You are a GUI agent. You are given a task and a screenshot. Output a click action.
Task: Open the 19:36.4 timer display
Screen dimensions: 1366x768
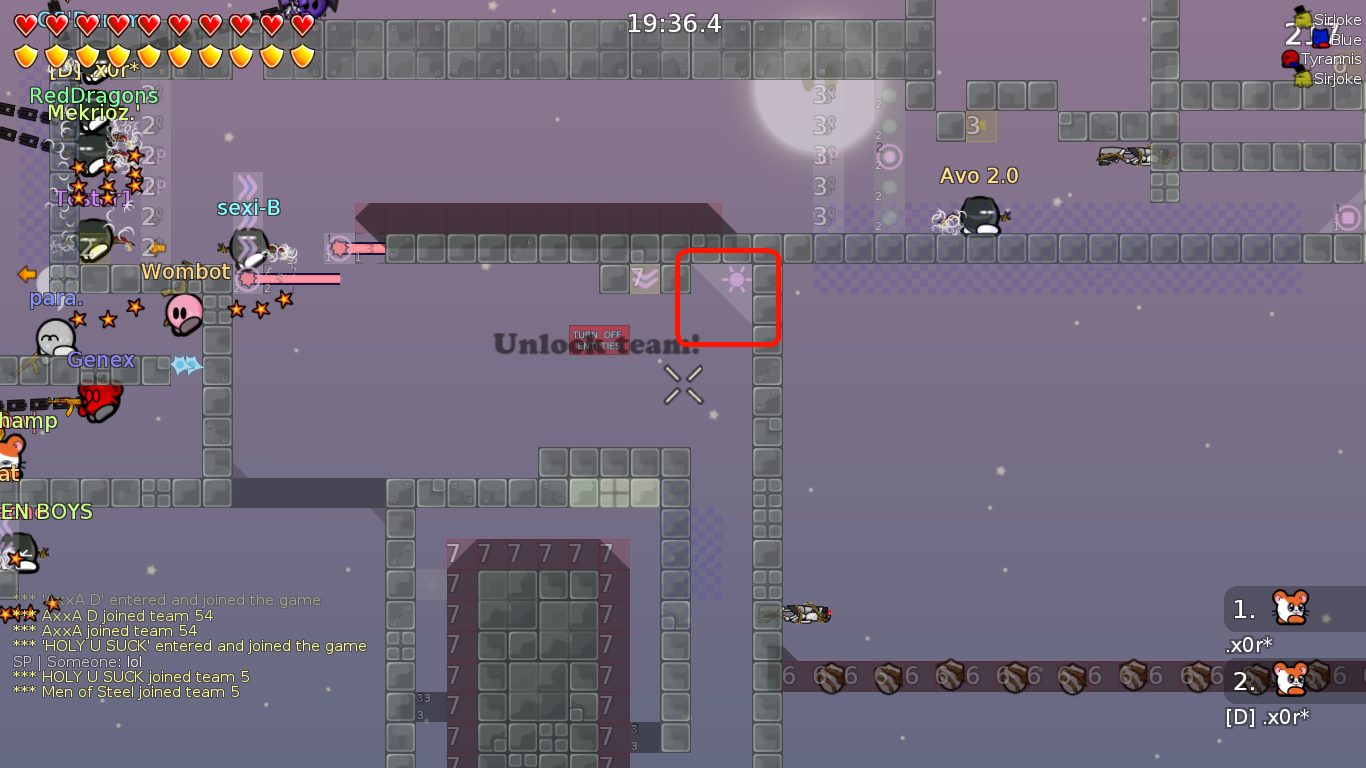(674, 23)
